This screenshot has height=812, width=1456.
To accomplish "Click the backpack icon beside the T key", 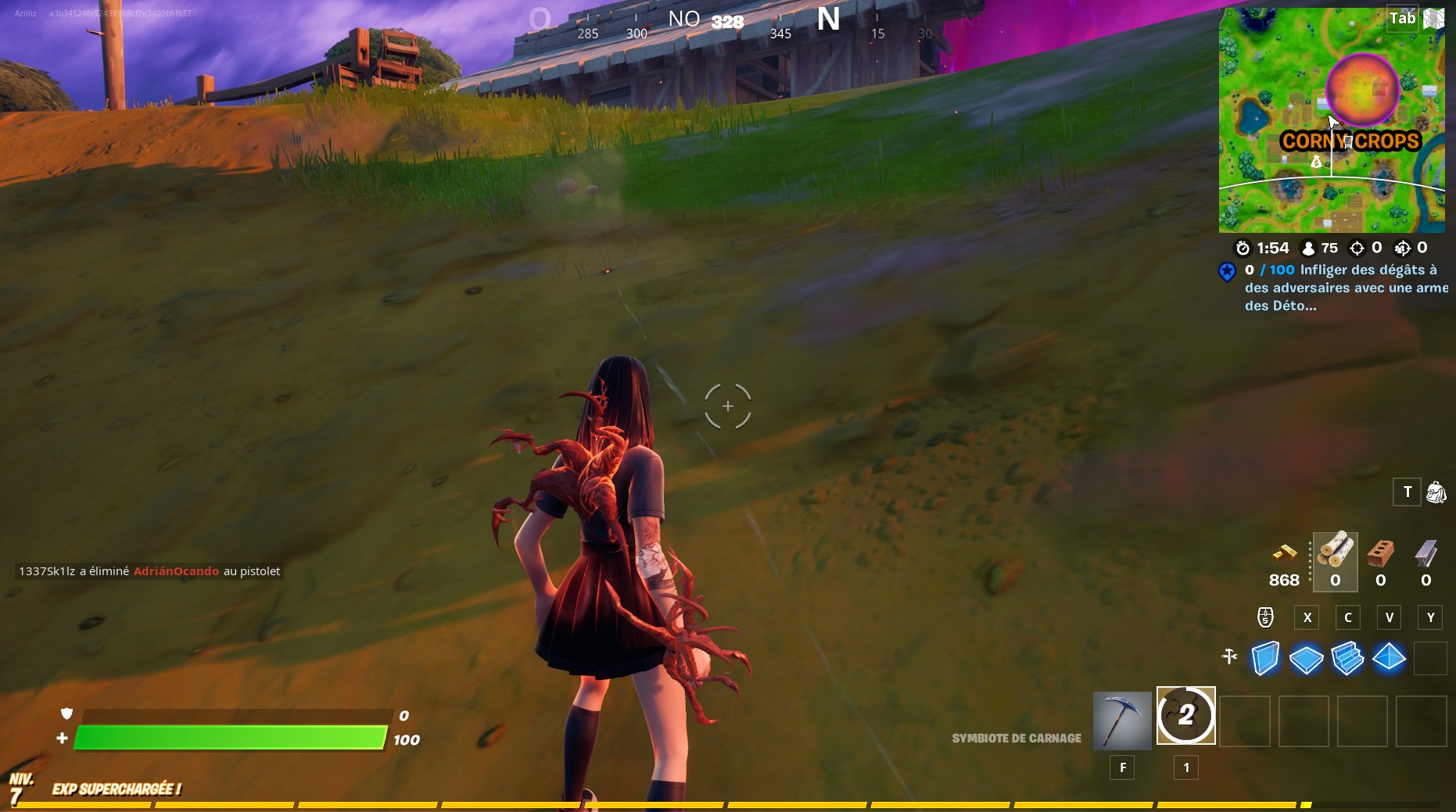I will pyautogui.click(x=1437, y=492).
